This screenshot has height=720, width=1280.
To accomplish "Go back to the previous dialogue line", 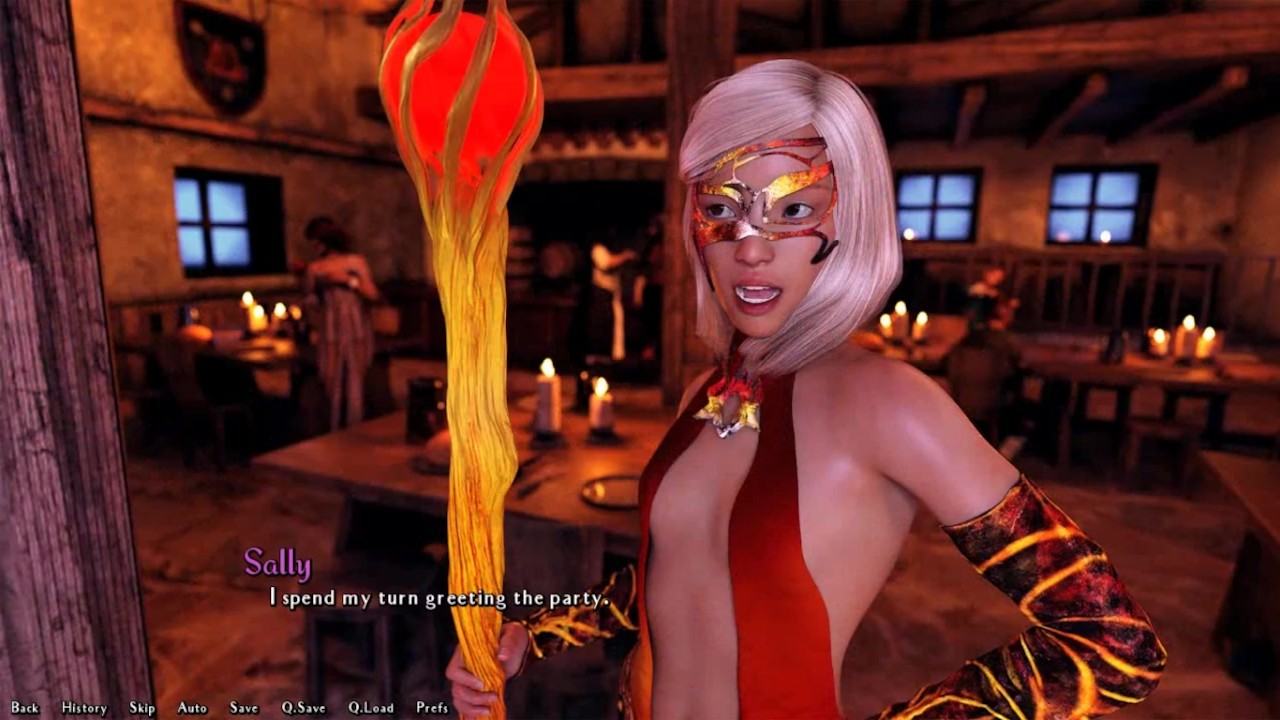I will pos(25,708).
